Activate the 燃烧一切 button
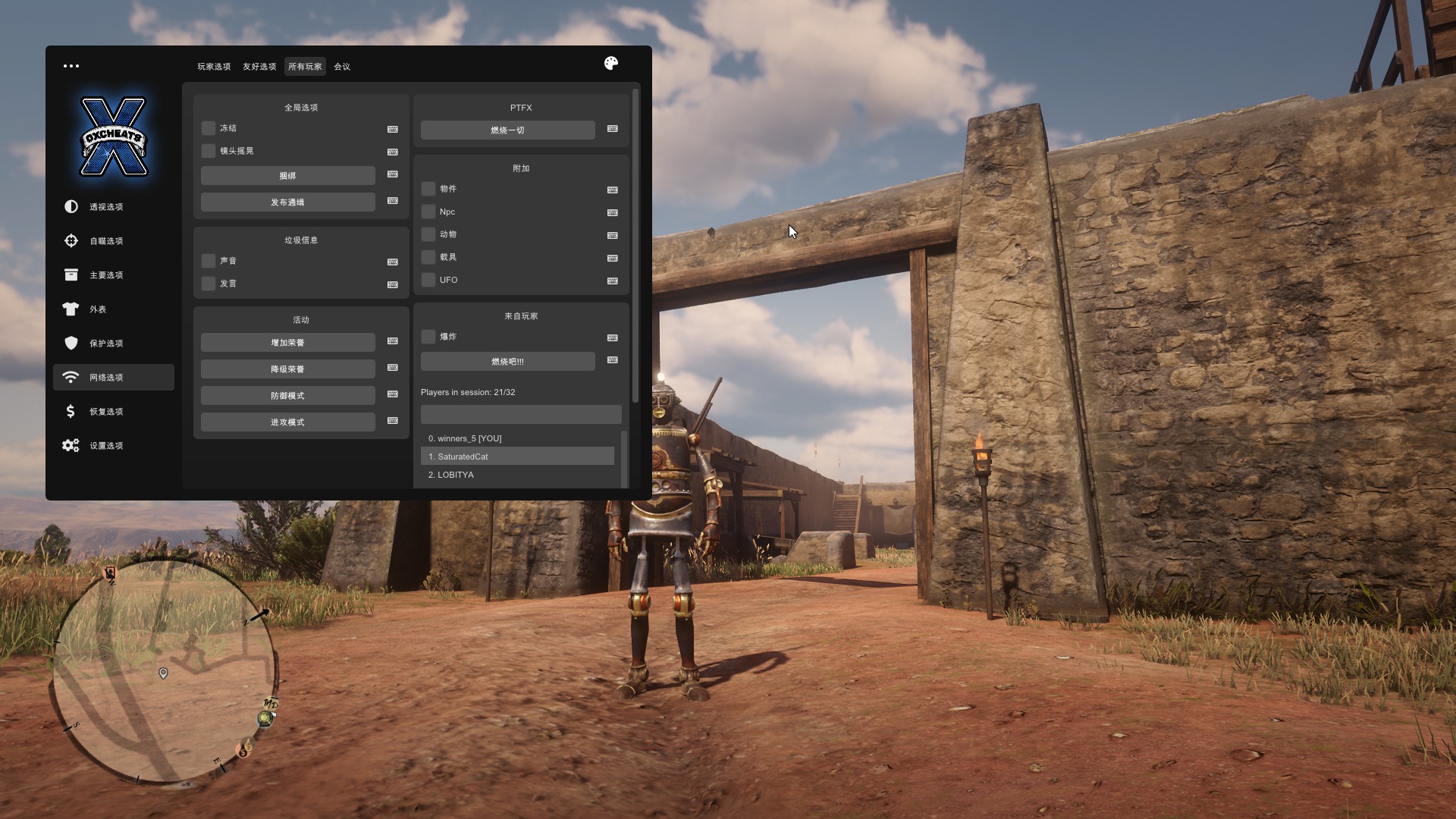 [507, 130]
